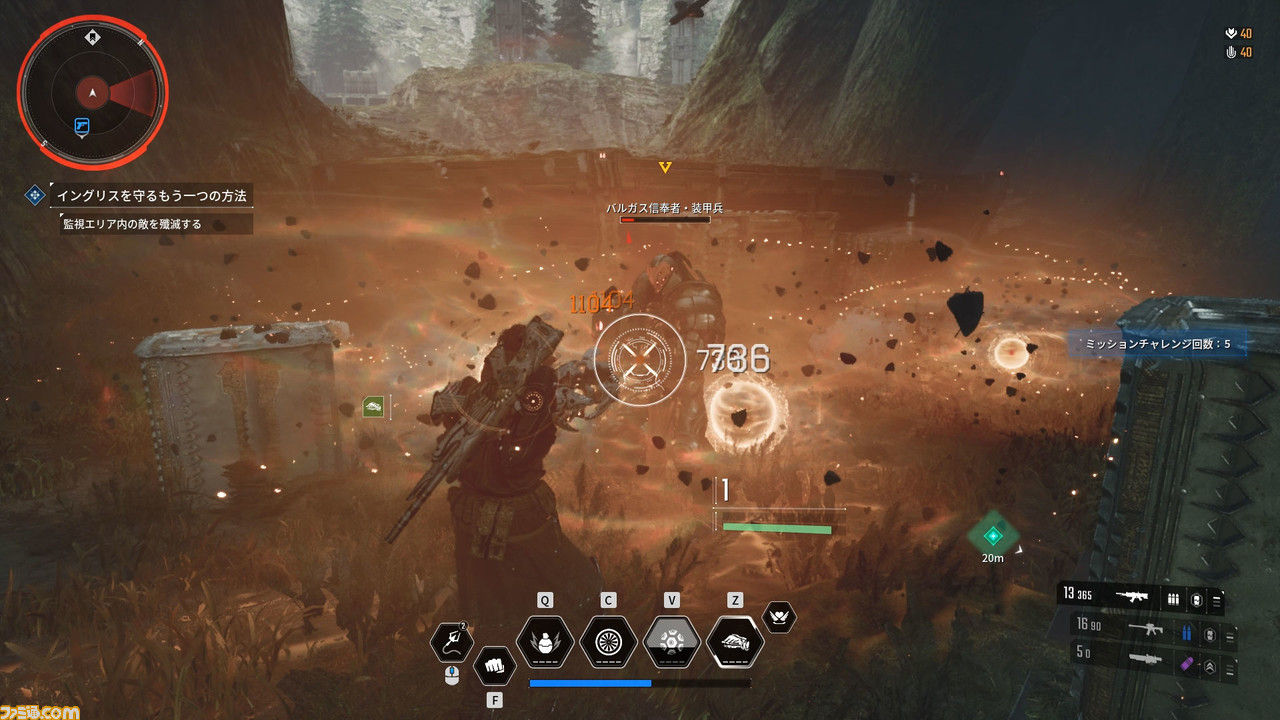
Task: Activate the hexagon-cluster skill on cooldown
Action: point(672,641)
